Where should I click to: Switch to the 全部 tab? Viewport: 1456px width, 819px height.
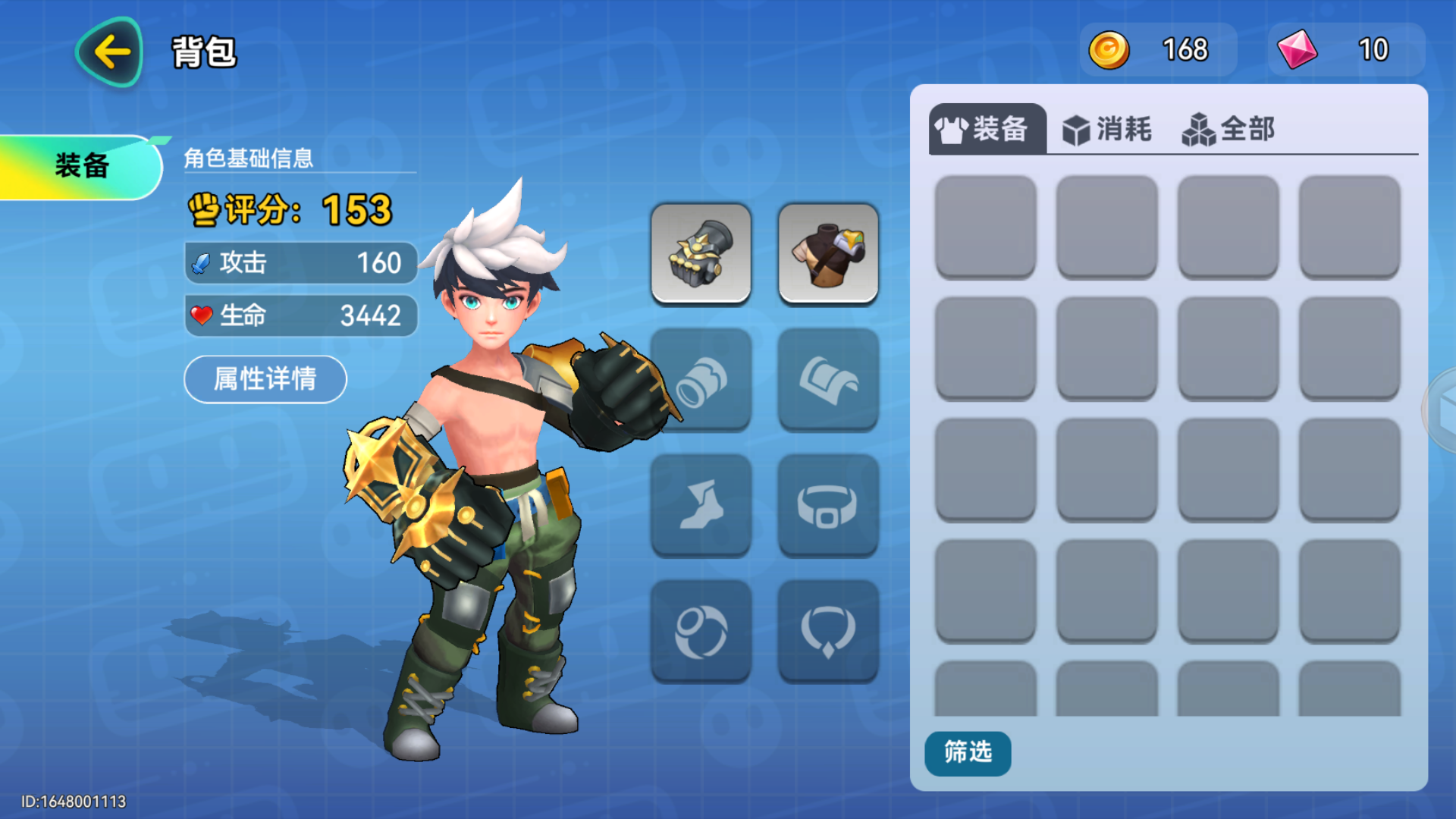[1230, 129]
